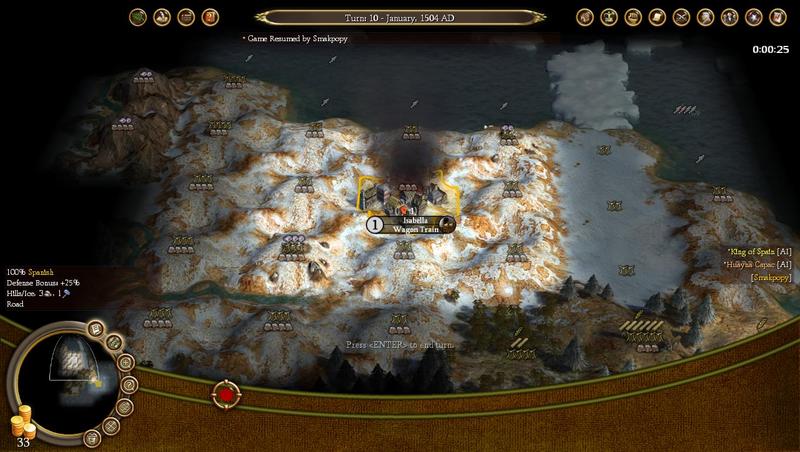Click the turn and date banner
This screenshot has height=452, width=800.
click(x=399, y=16)
